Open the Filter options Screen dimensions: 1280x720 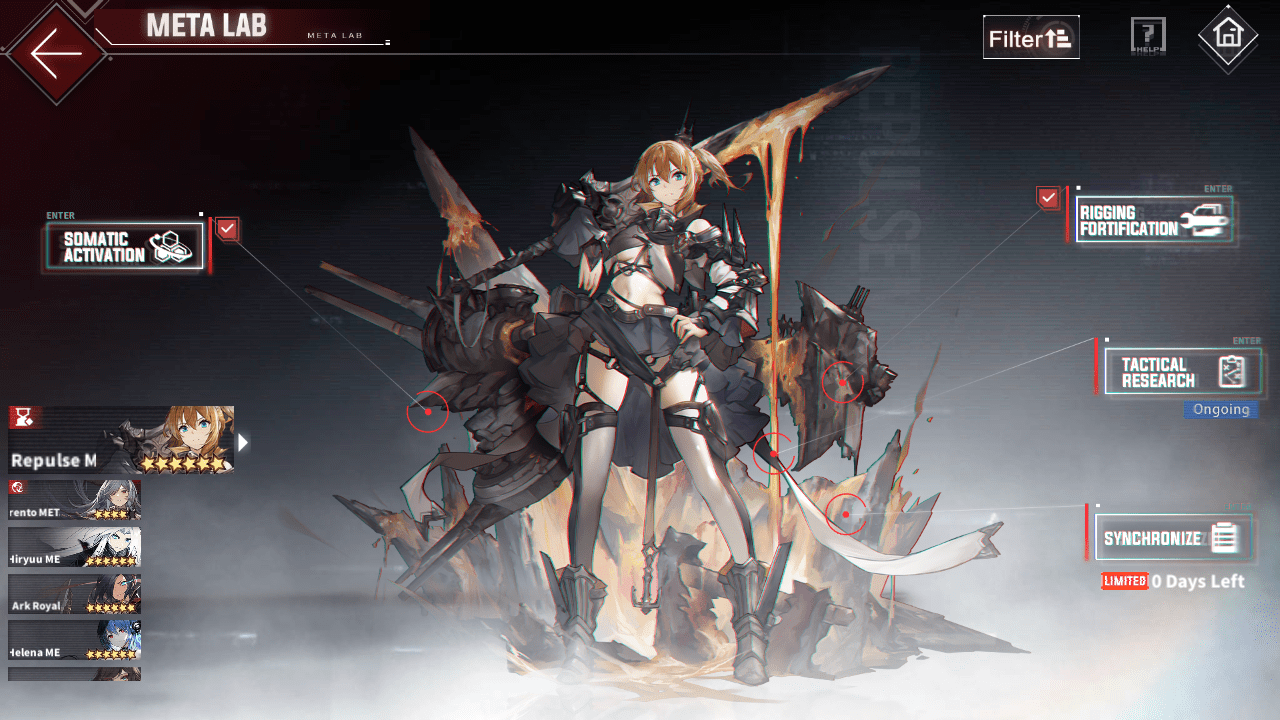pos(1031,37)
